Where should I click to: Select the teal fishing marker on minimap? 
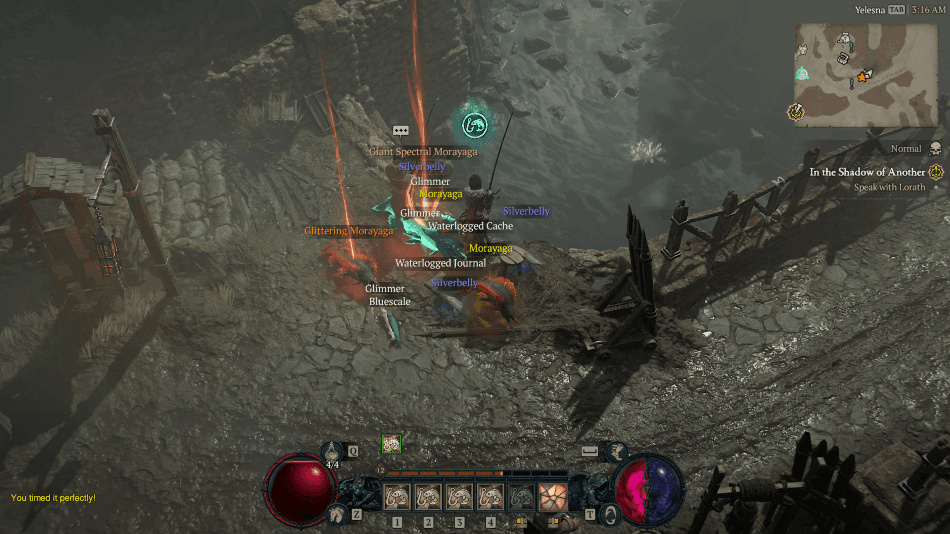coord(802,73)
